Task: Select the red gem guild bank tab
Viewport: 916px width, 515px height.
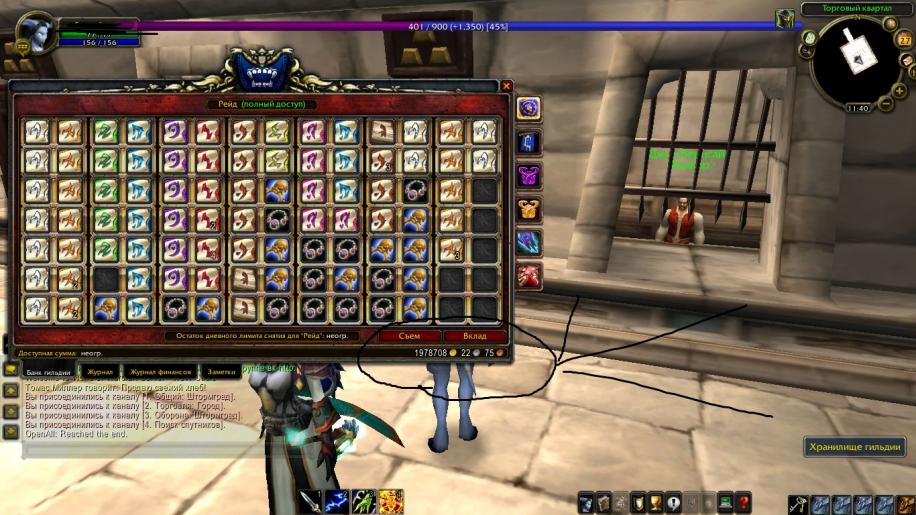Action: [x=529, y=276]
